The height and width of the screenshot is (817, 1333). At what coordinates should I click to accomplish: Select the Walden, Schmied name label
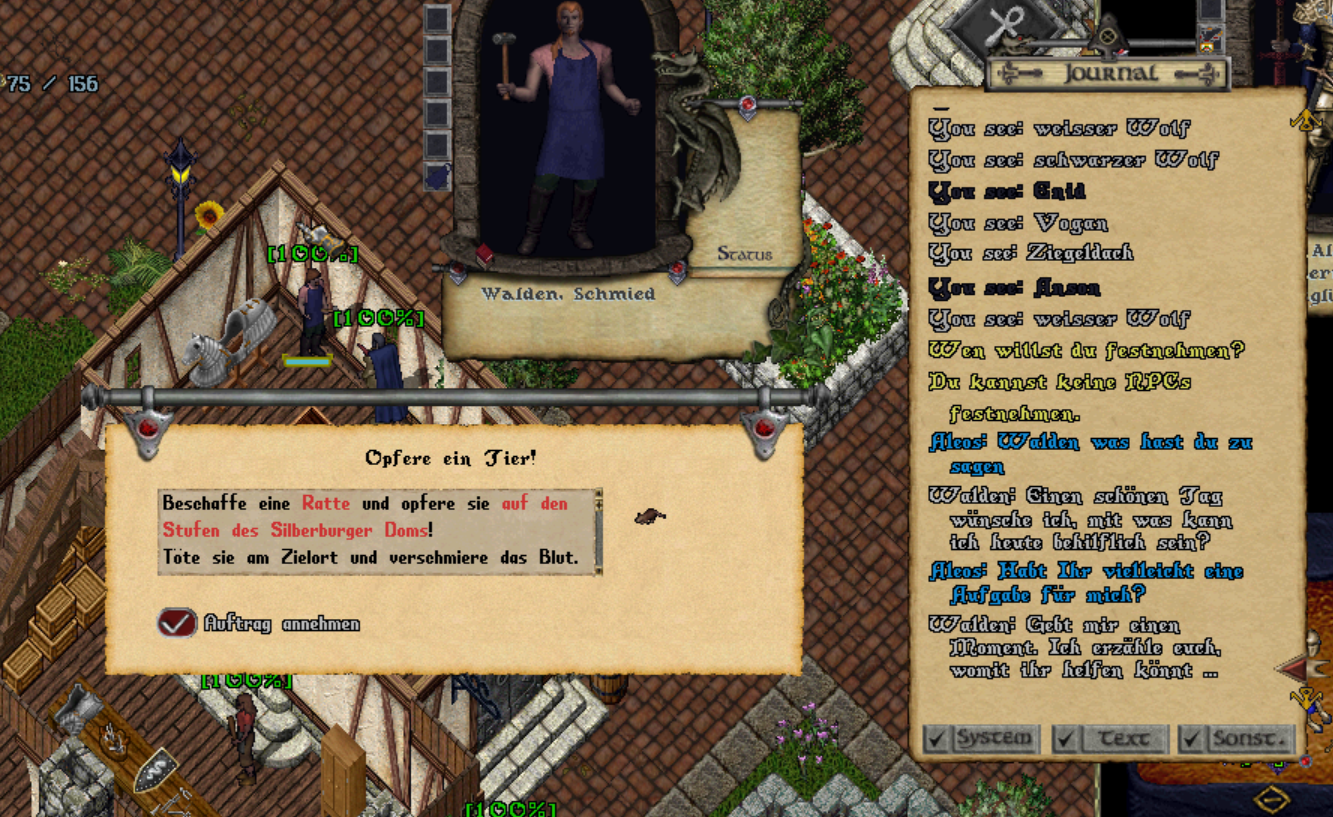[567, 294]
